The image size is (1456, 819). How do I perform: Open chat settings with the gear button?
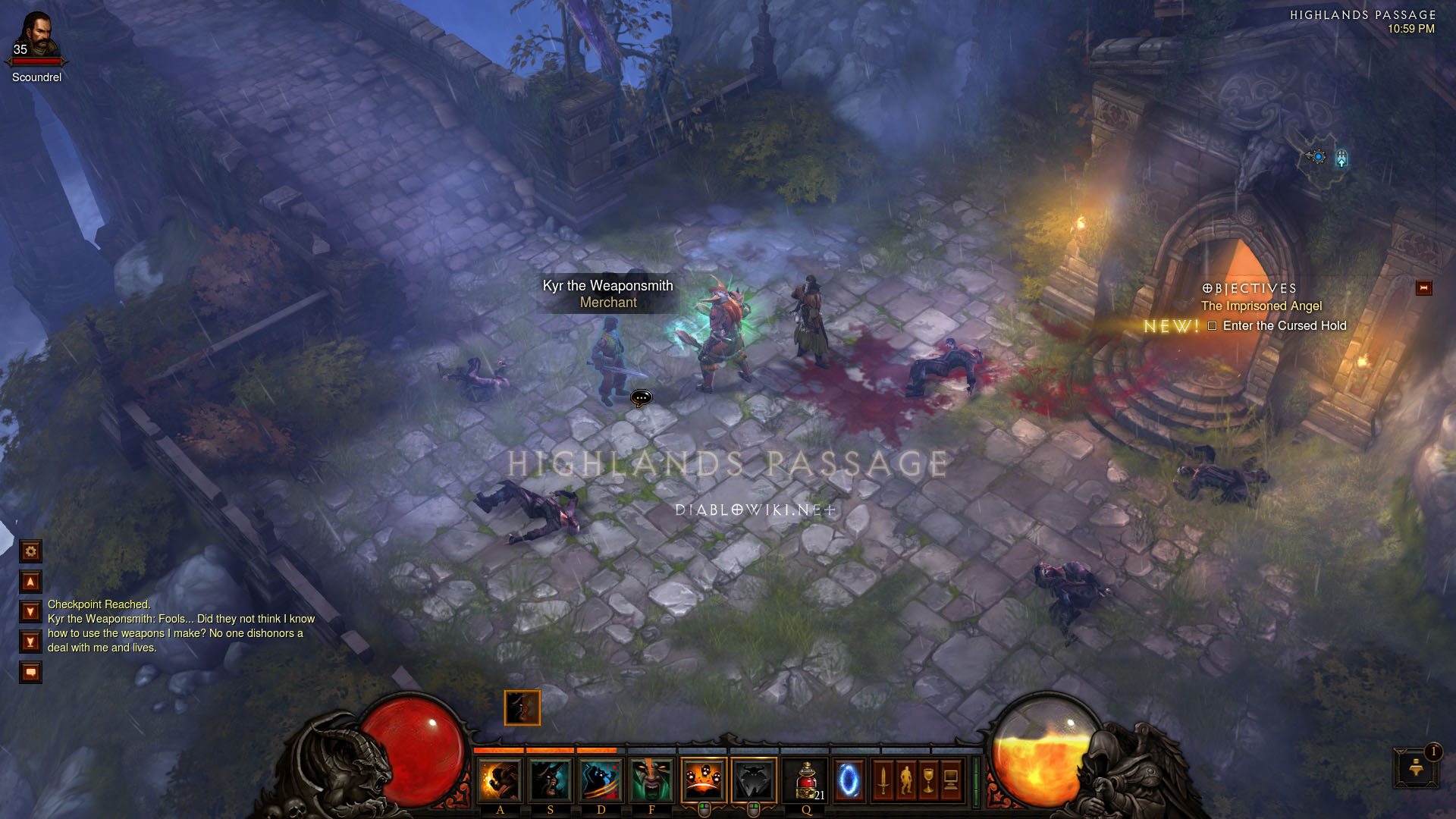point(31,551)
